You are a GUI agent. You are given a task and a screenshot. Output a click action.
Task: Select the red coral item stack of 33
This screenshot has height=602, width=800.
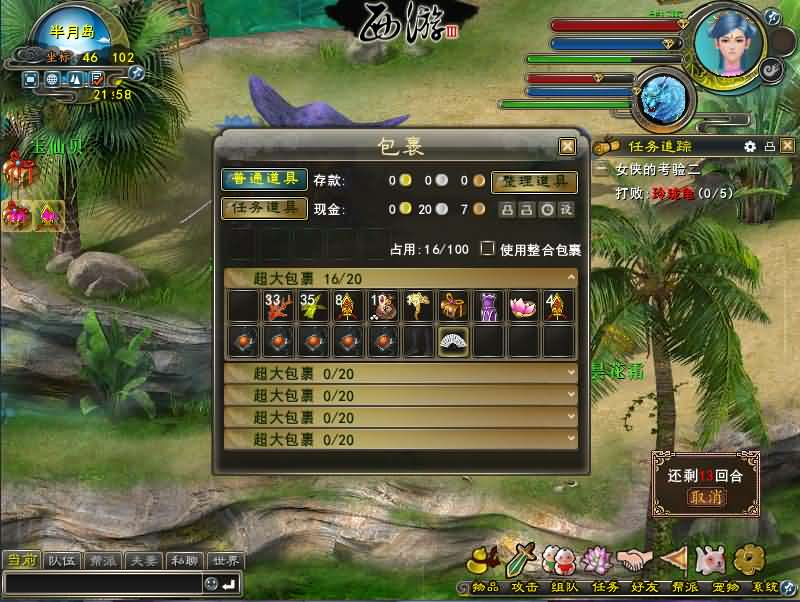tap(277, 306)
